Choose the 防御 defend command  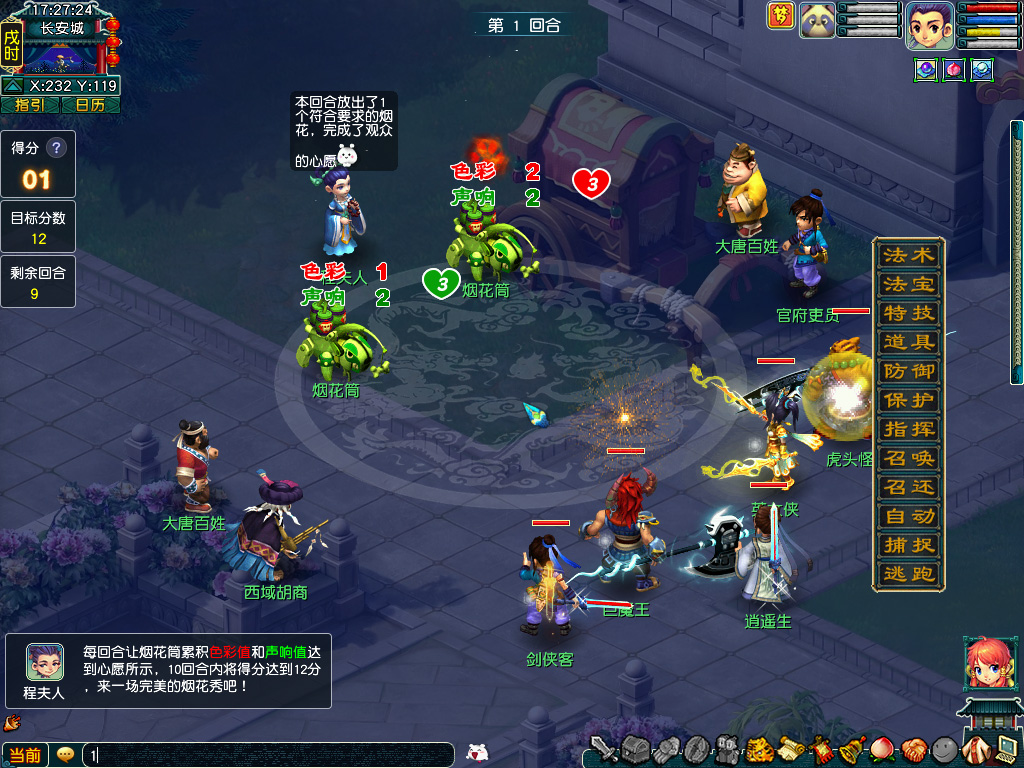click(908, 371)
